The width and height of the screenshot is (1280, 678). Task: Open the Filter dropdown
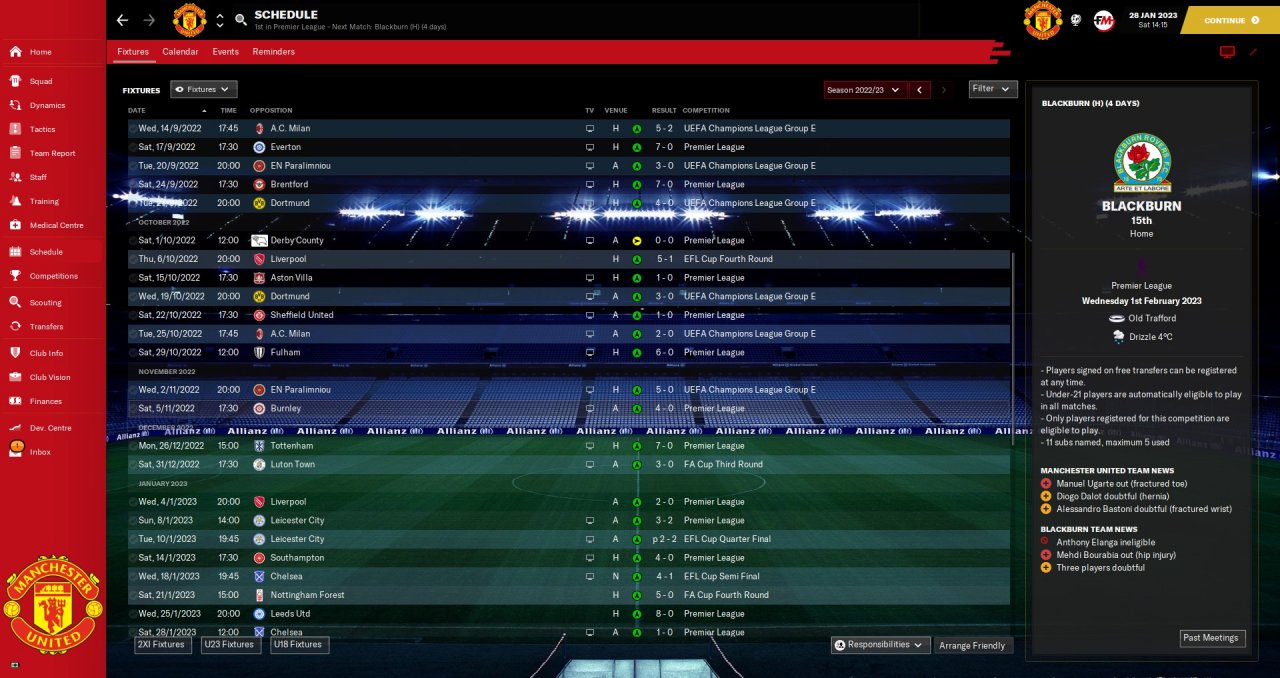pos(993,89)
